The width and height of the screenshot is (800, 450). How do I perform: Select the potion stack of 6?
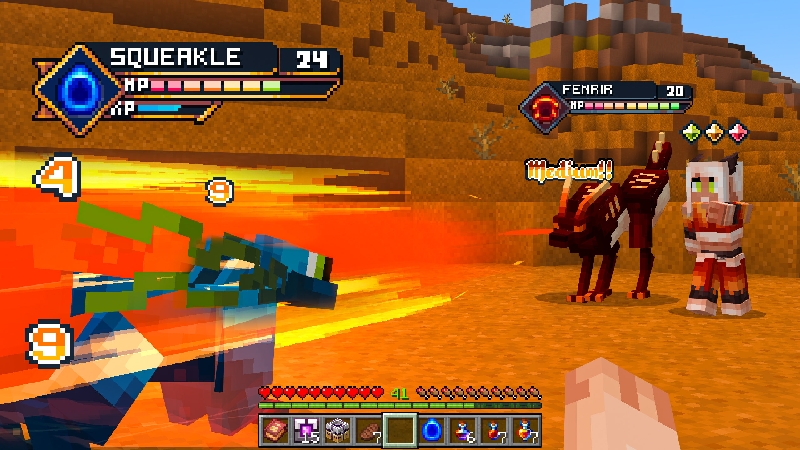[x=463, y=431]
